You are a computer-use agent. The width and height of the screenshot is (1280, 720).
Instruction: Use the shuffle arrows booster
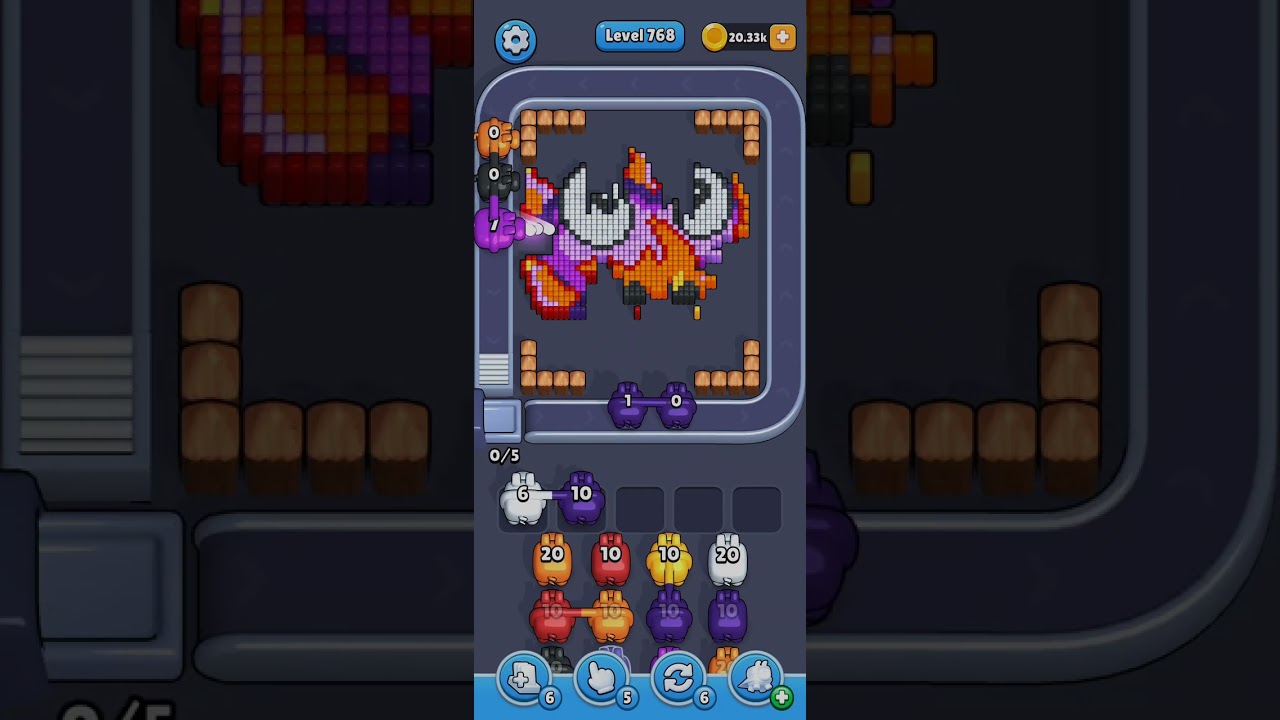click(678, 679)
